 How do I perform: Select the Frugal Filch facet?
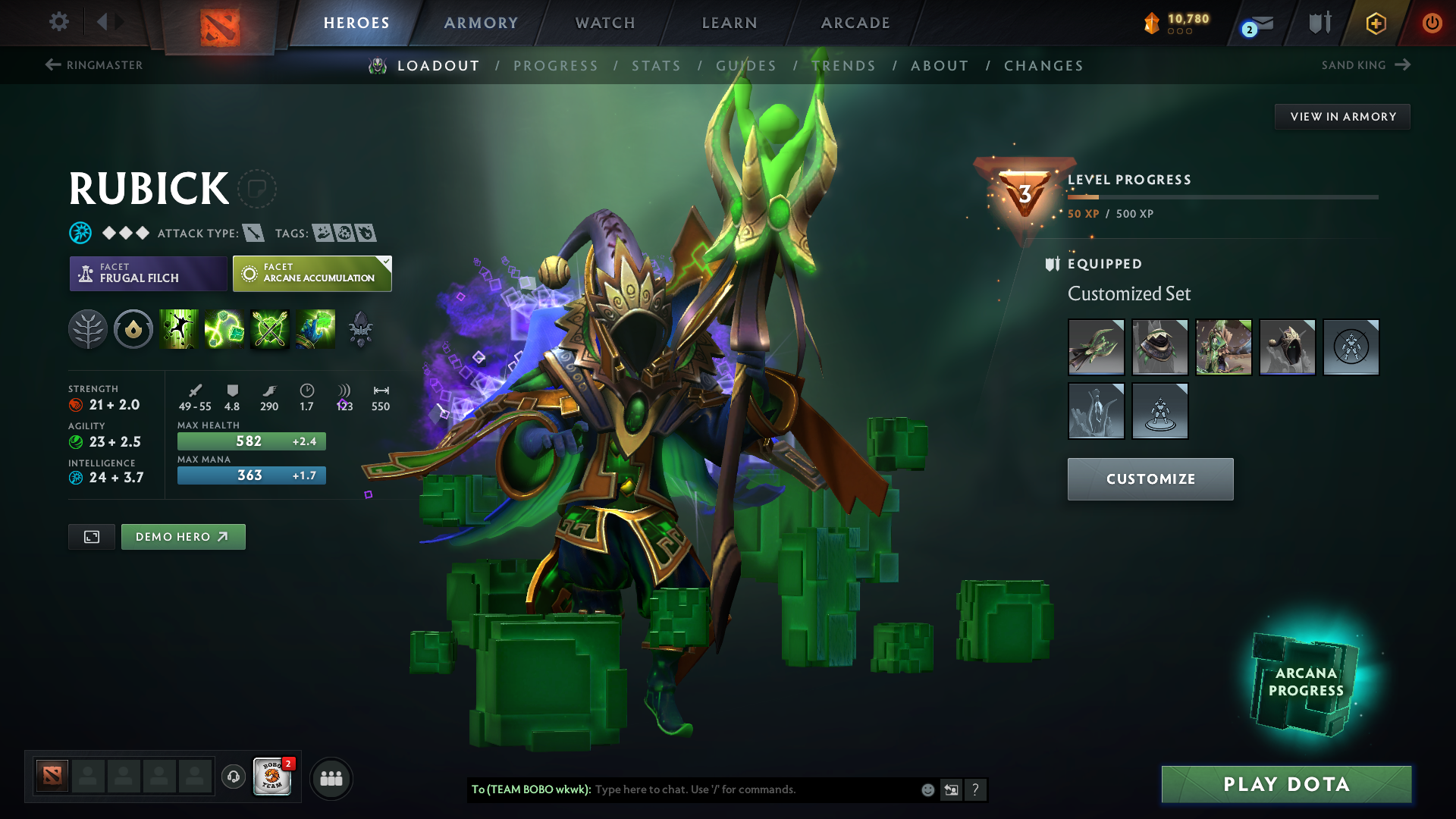click(147, 273)
